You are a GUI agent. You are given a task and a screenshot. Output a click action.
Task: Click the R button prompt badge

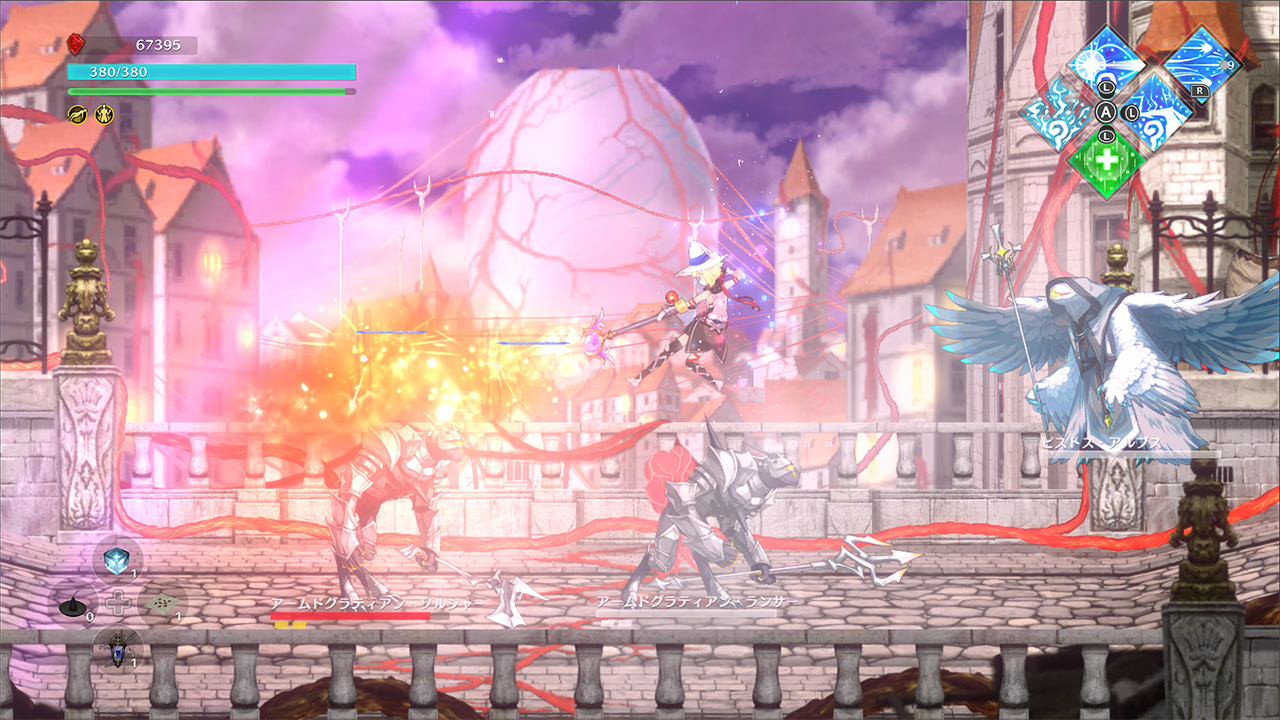tap(1199, 90)
